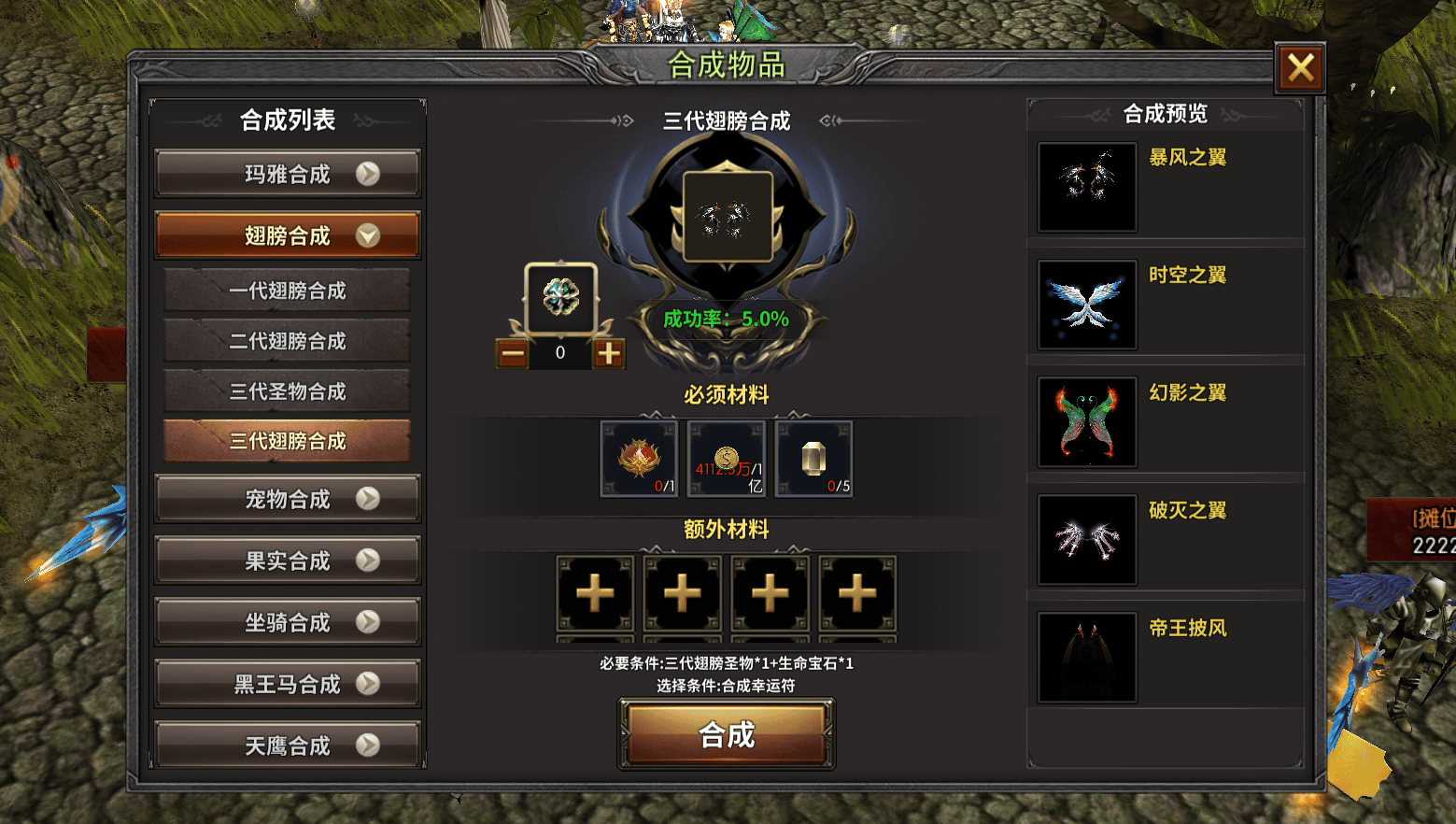
Task: Preview the 幻影之翼 wings
Action: (1088, 422)
